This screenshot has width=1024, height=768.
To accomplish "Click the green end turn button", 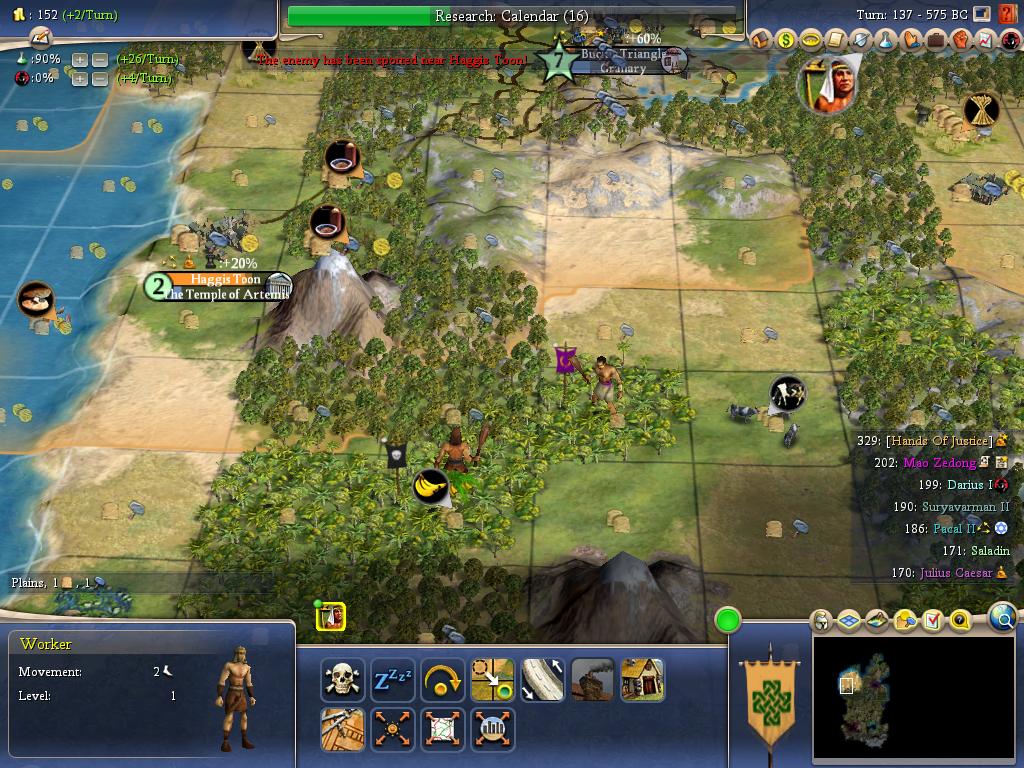I will pyautogui.click(x=728, y=620).
